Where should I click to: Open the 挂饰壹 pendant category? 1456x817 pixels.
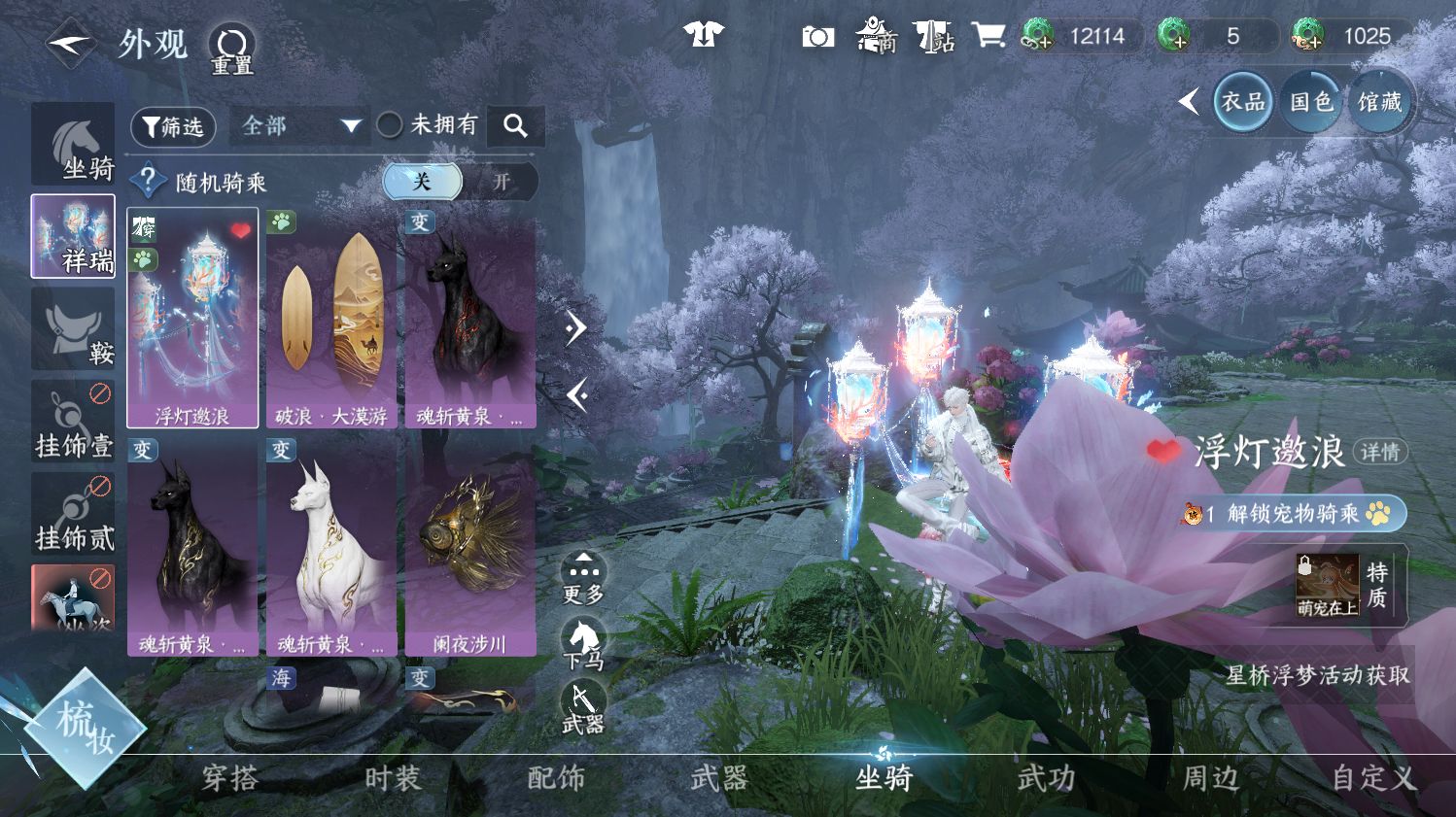click(x=73, y=422)
